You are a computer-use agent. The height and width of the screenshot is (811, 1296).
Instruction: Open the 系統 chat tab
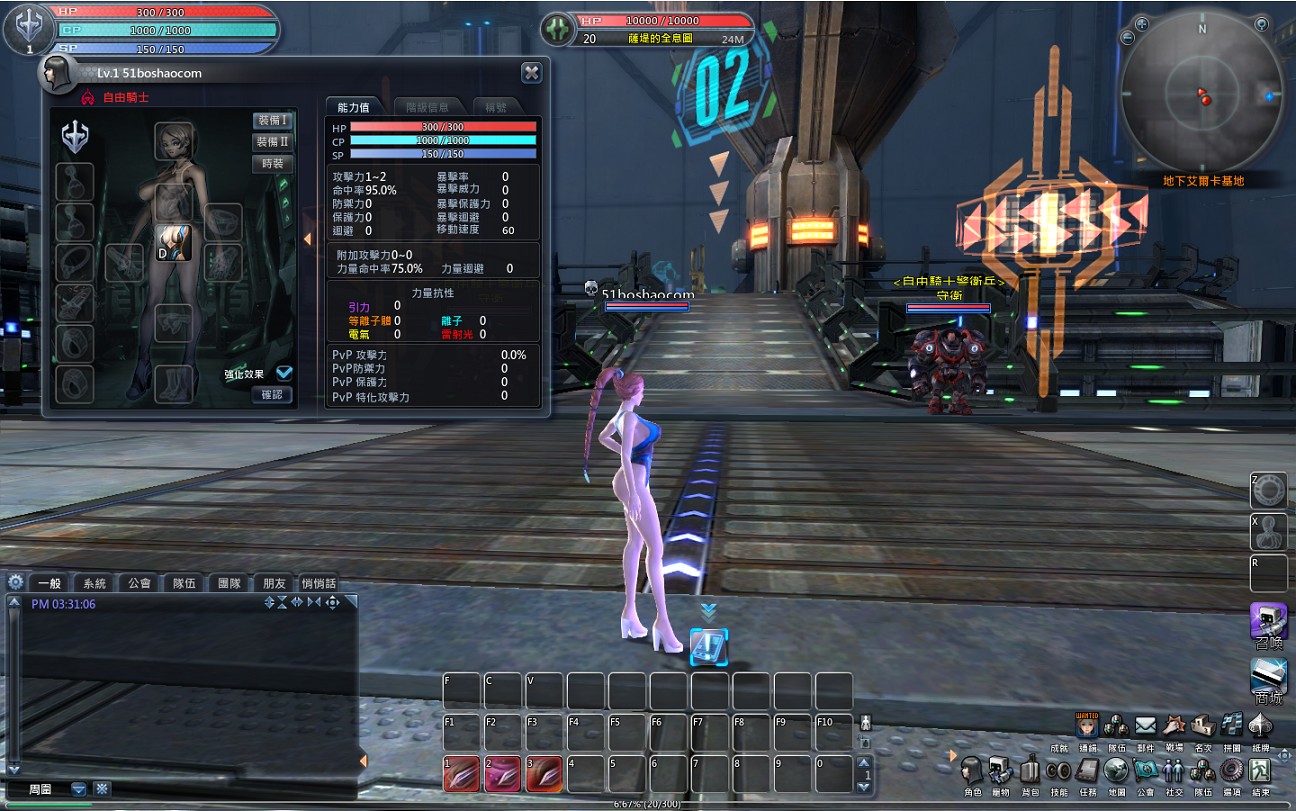tap(94, 583)
